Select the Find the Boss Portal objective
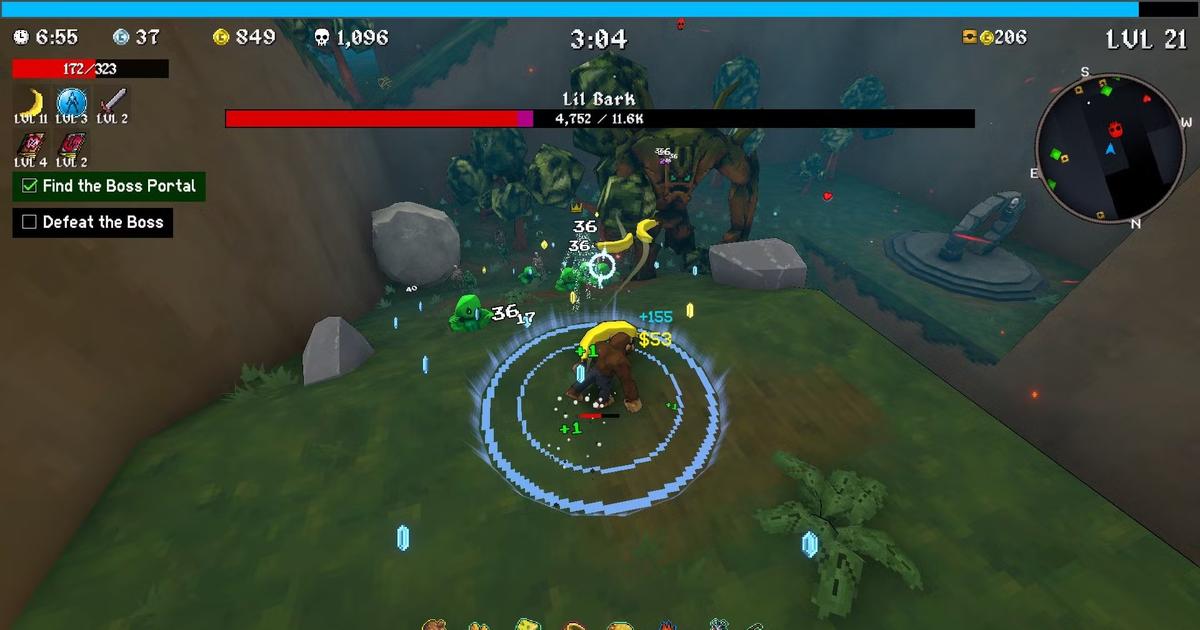 pos(109,186)
